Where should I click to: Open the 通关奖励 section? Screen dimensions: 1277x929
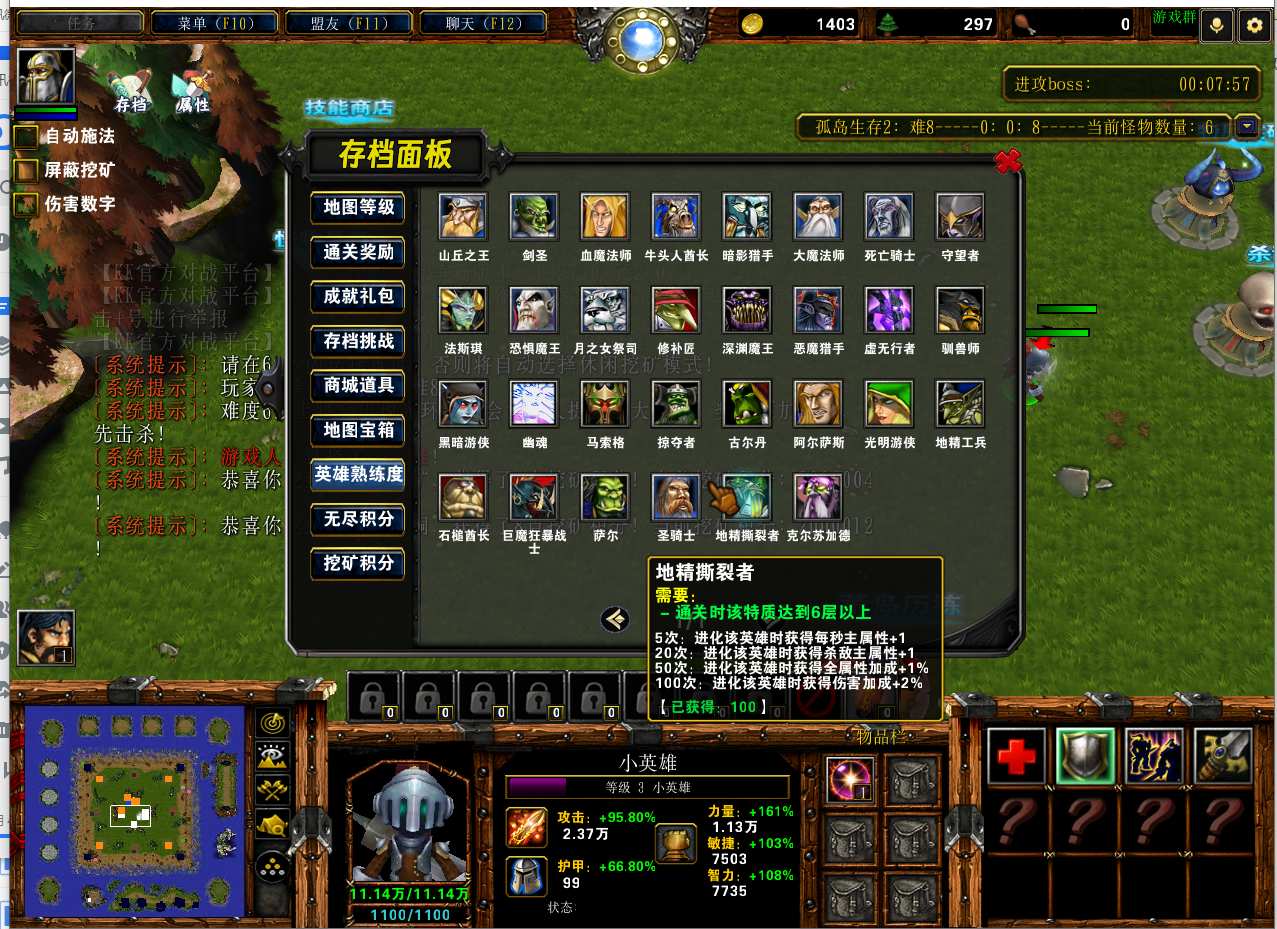pos(358,252)
